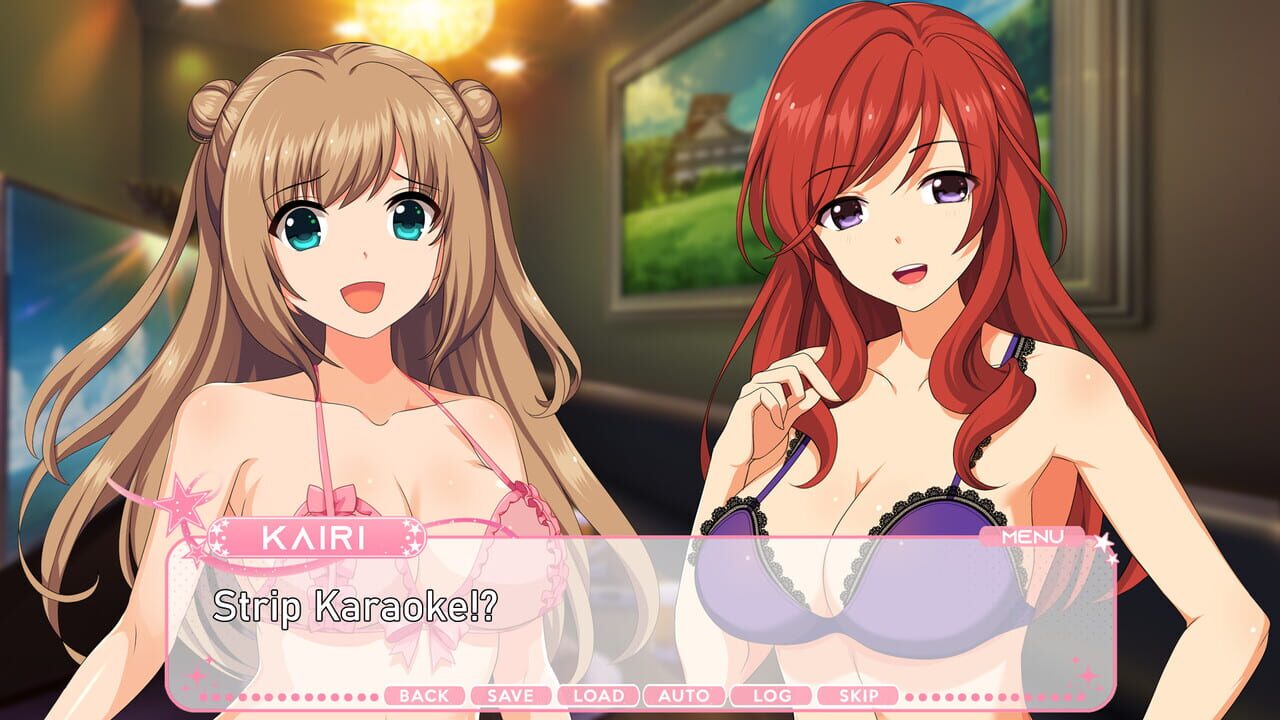
Task: Click the star decoration on the nameplate's right edge
Action: point(411,536)
